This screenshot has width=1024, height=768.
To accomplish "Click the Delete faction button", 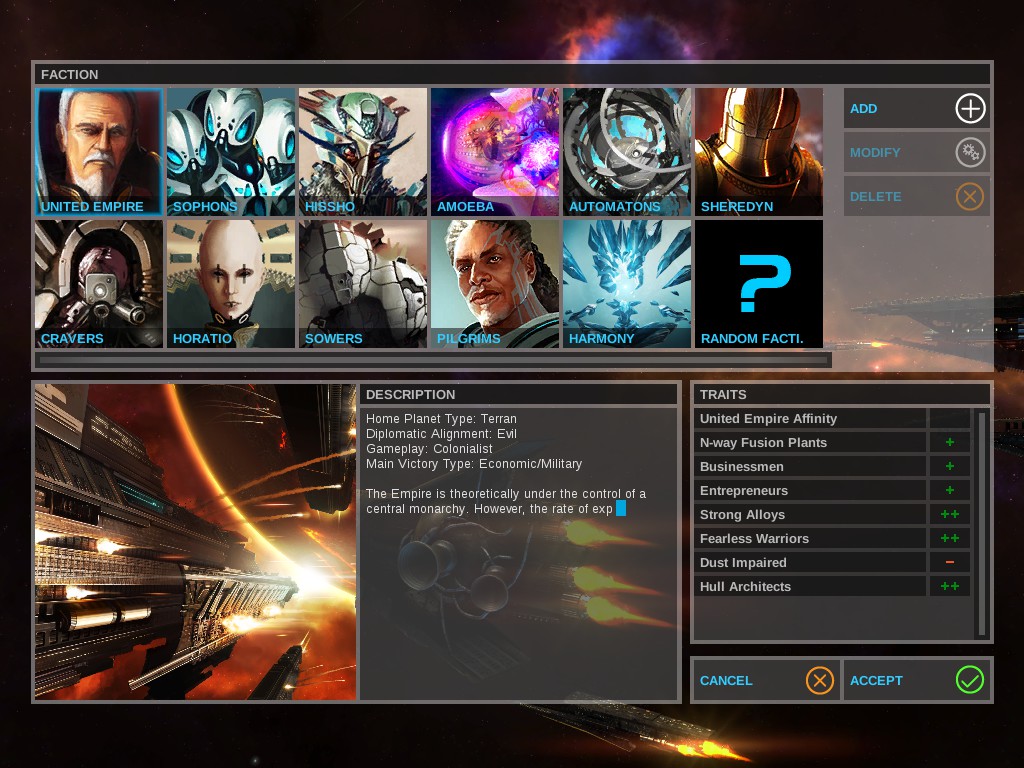I will 917,196.
